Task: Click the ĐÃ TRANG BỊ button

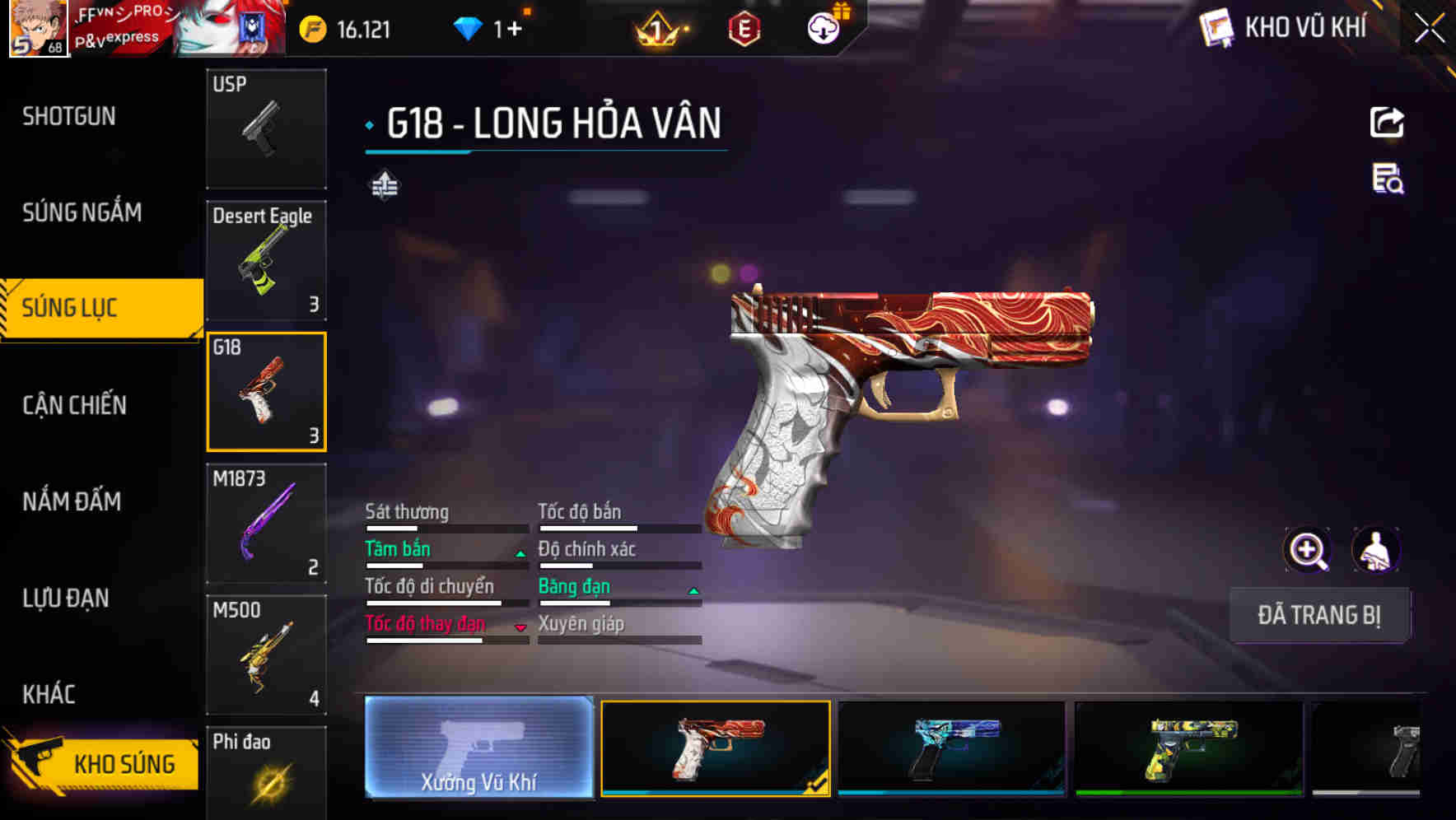Action: pyautogui.click(x=1318, y=615)
